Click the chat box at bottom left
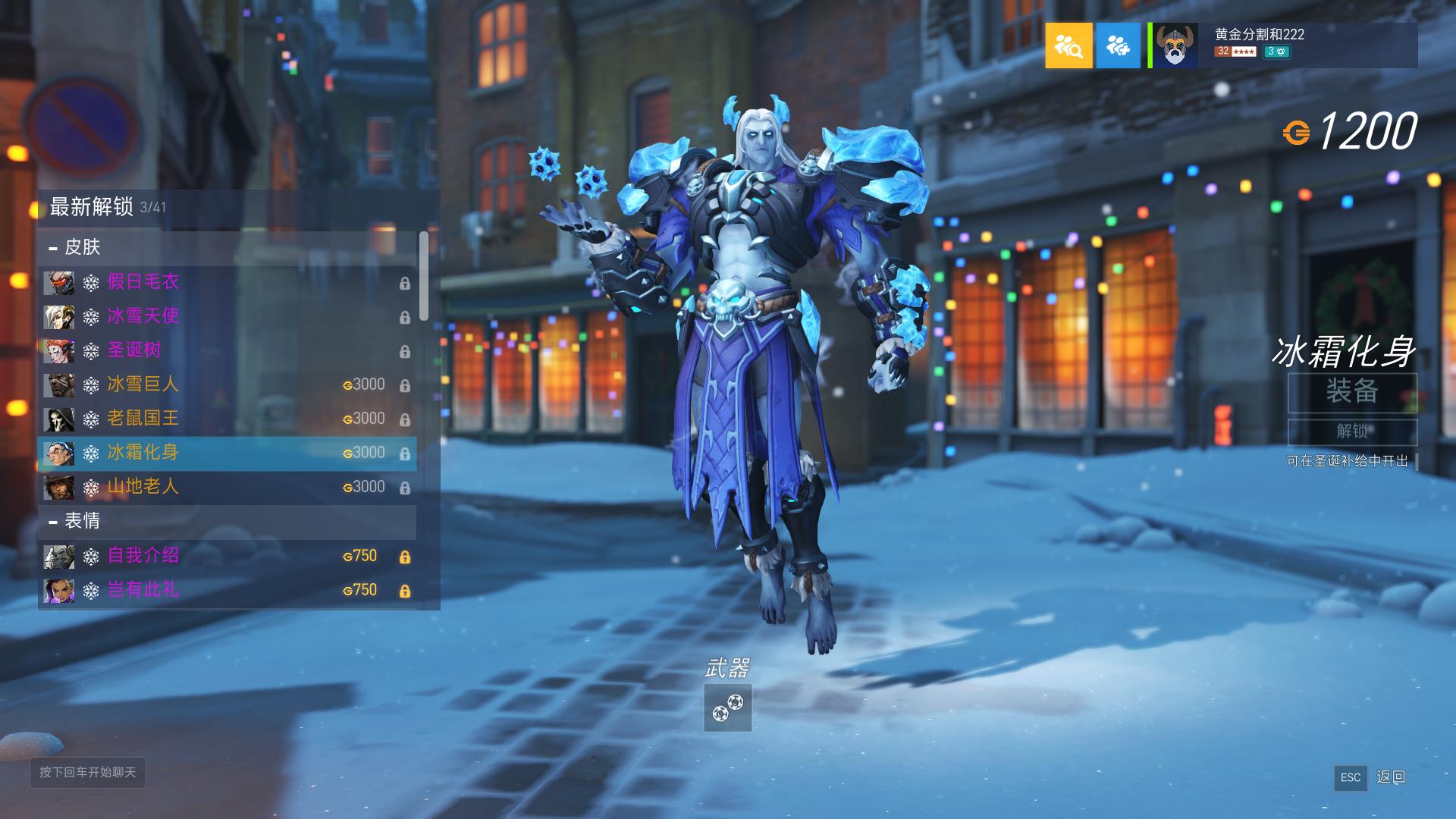 point(88,772)
